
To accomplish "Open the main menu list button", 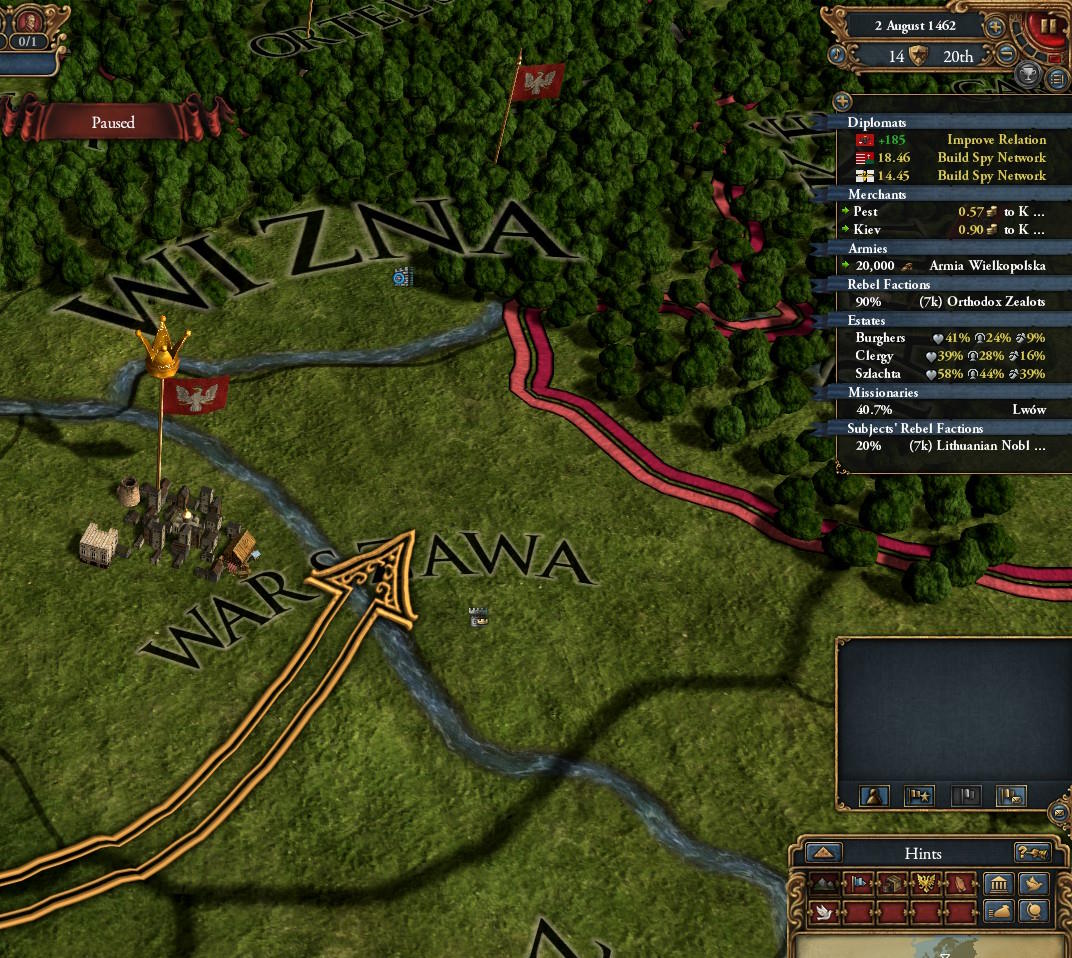I will click(1057, 78).
